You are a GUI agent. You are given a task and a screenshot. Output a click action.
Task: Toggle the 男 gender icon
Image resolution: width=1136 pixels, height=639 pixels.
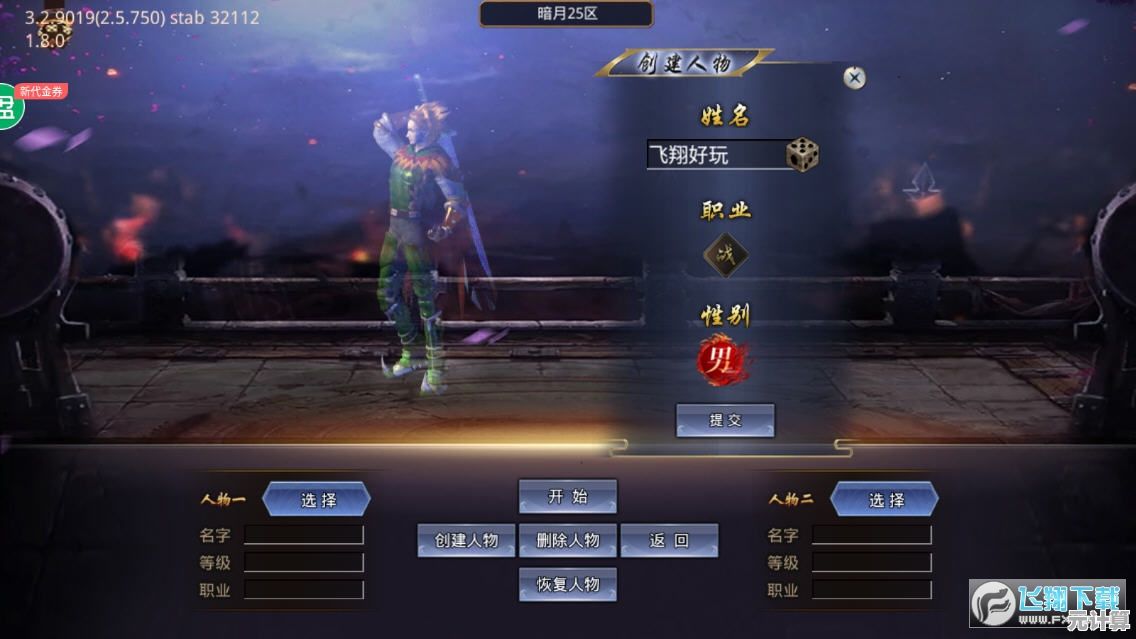pyautogui.click(x=723, y=362)
